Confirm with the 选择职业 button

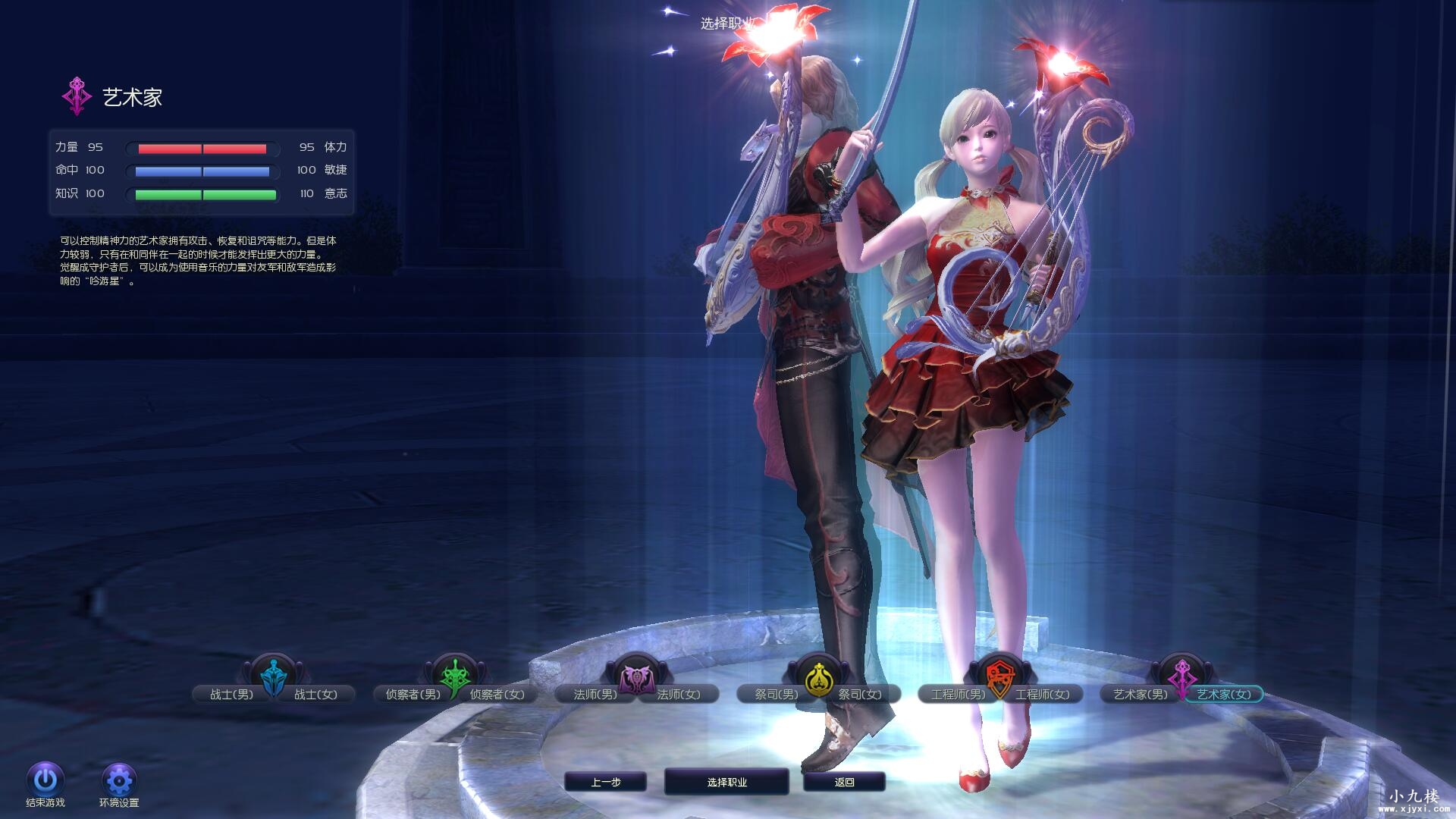[x=726, y=782]
